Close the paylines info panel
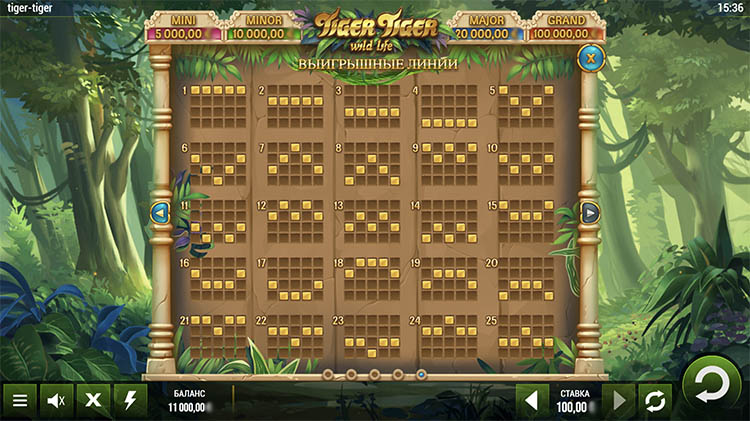 [591, 58]
